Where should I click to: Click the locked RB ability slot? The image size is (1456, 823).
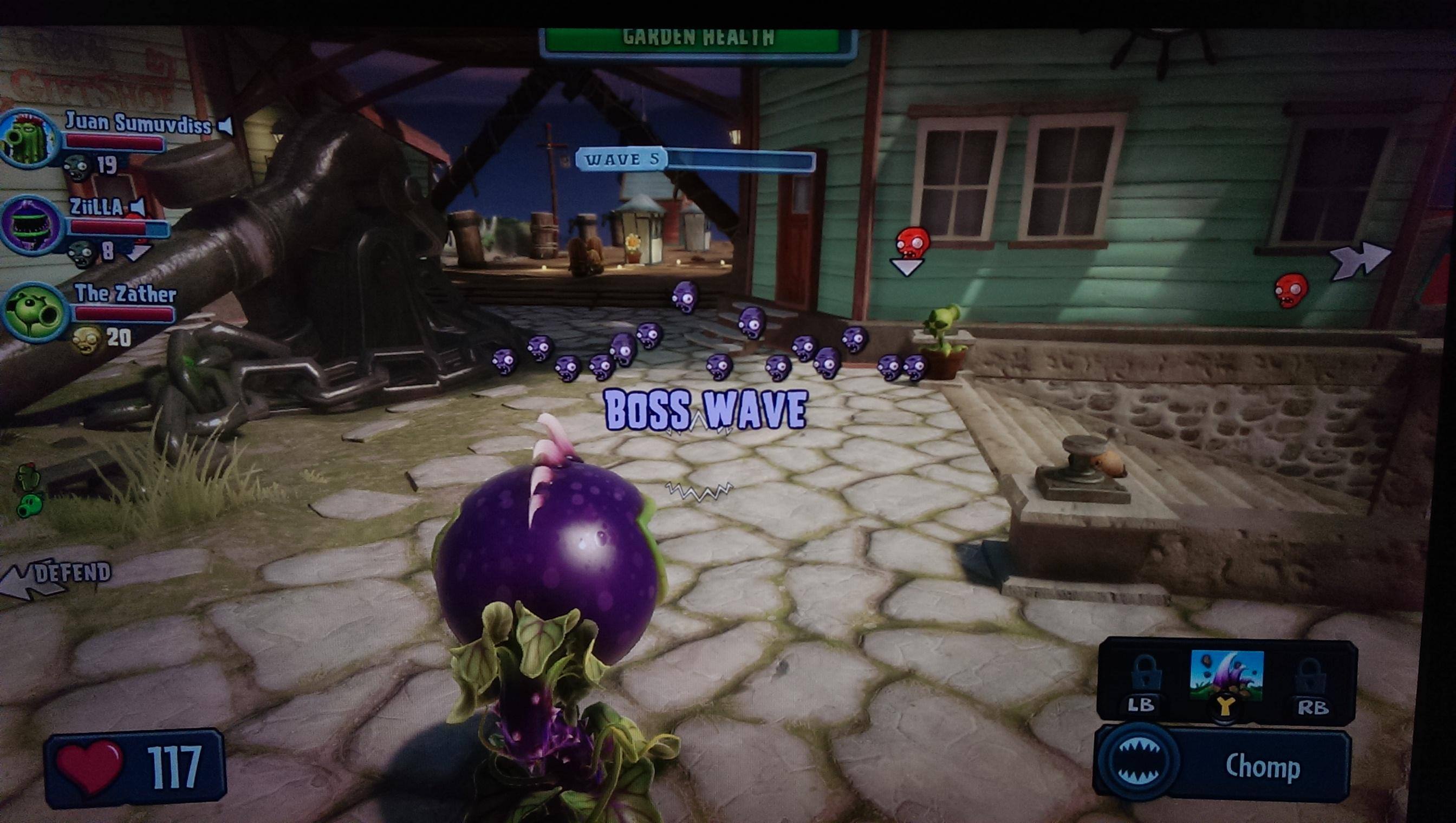(1311, 678)
